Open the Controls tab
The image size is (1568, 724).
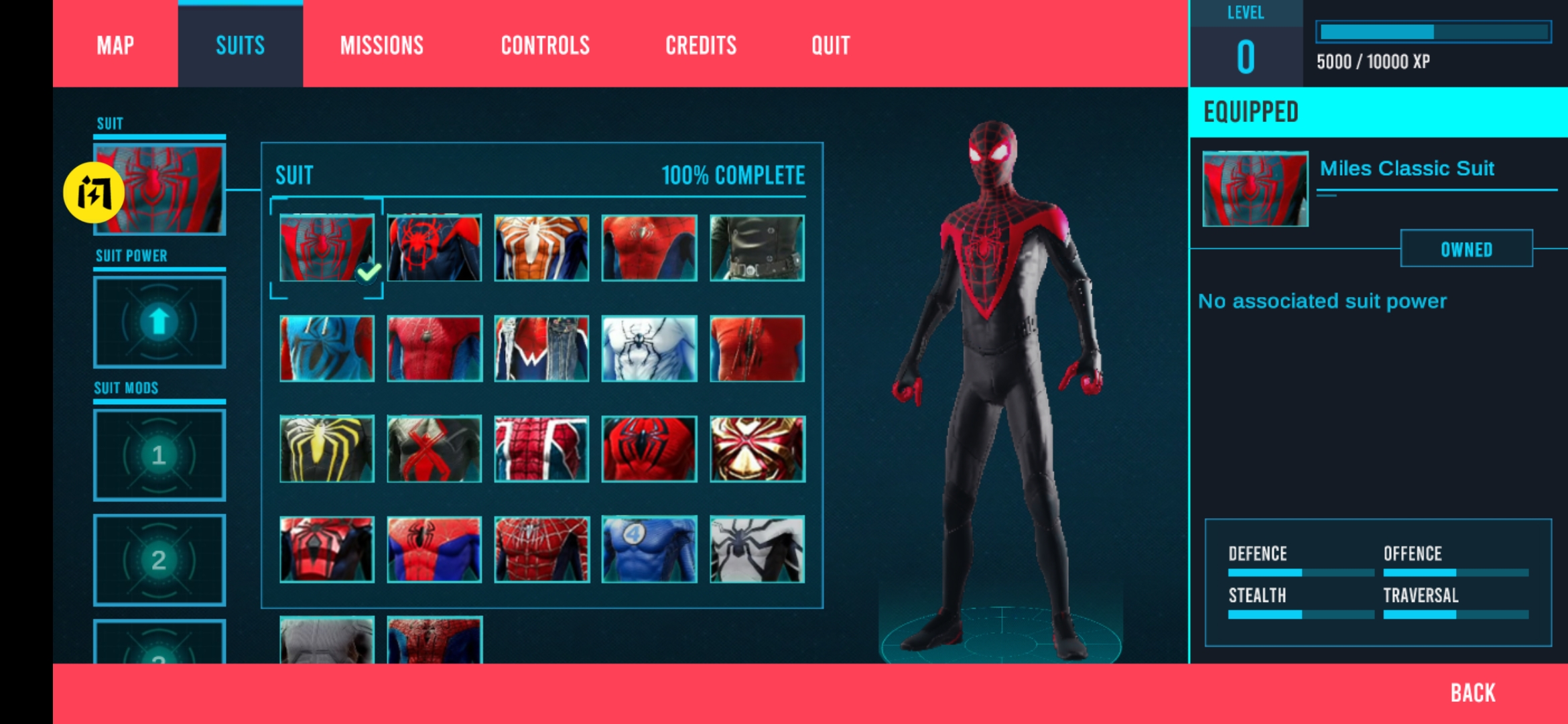(545, 45)
